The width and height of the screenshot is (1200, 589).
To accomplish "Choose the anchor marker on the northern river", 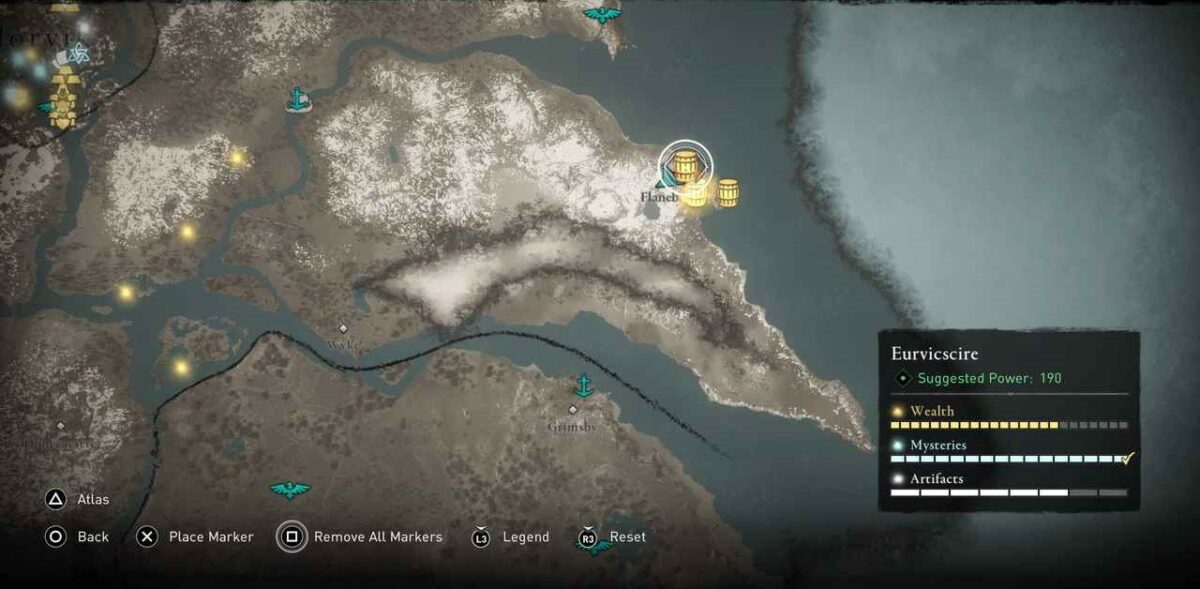I will pos(297,99).
